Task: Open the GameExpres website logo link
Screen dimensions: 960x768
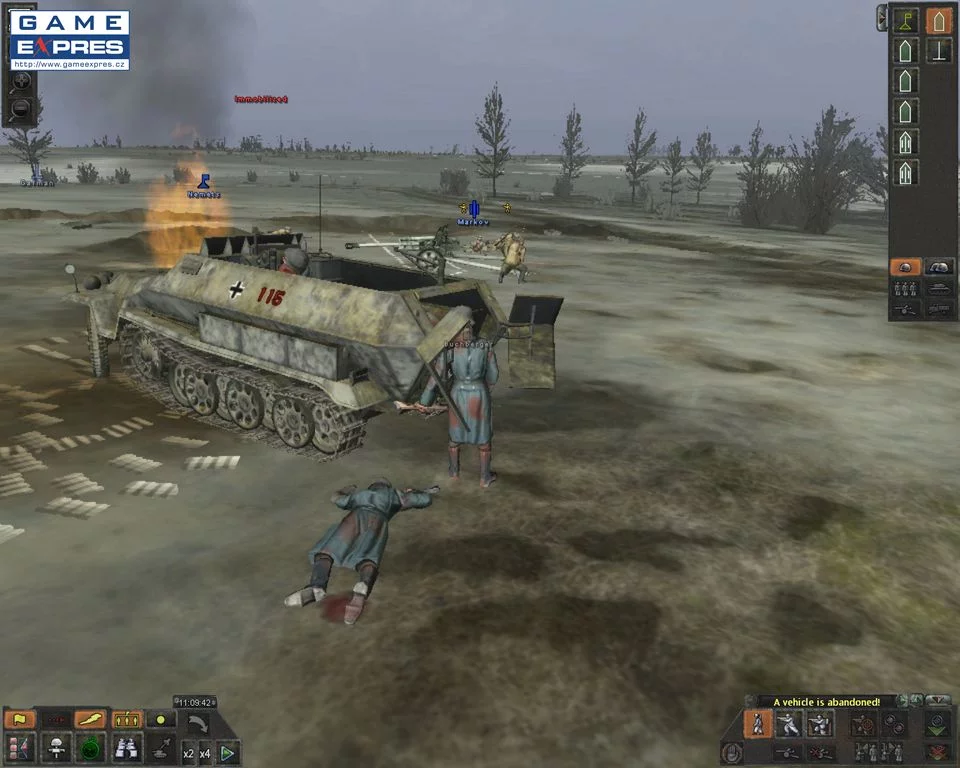Action: pyautogui.click(x=69, y=40)
